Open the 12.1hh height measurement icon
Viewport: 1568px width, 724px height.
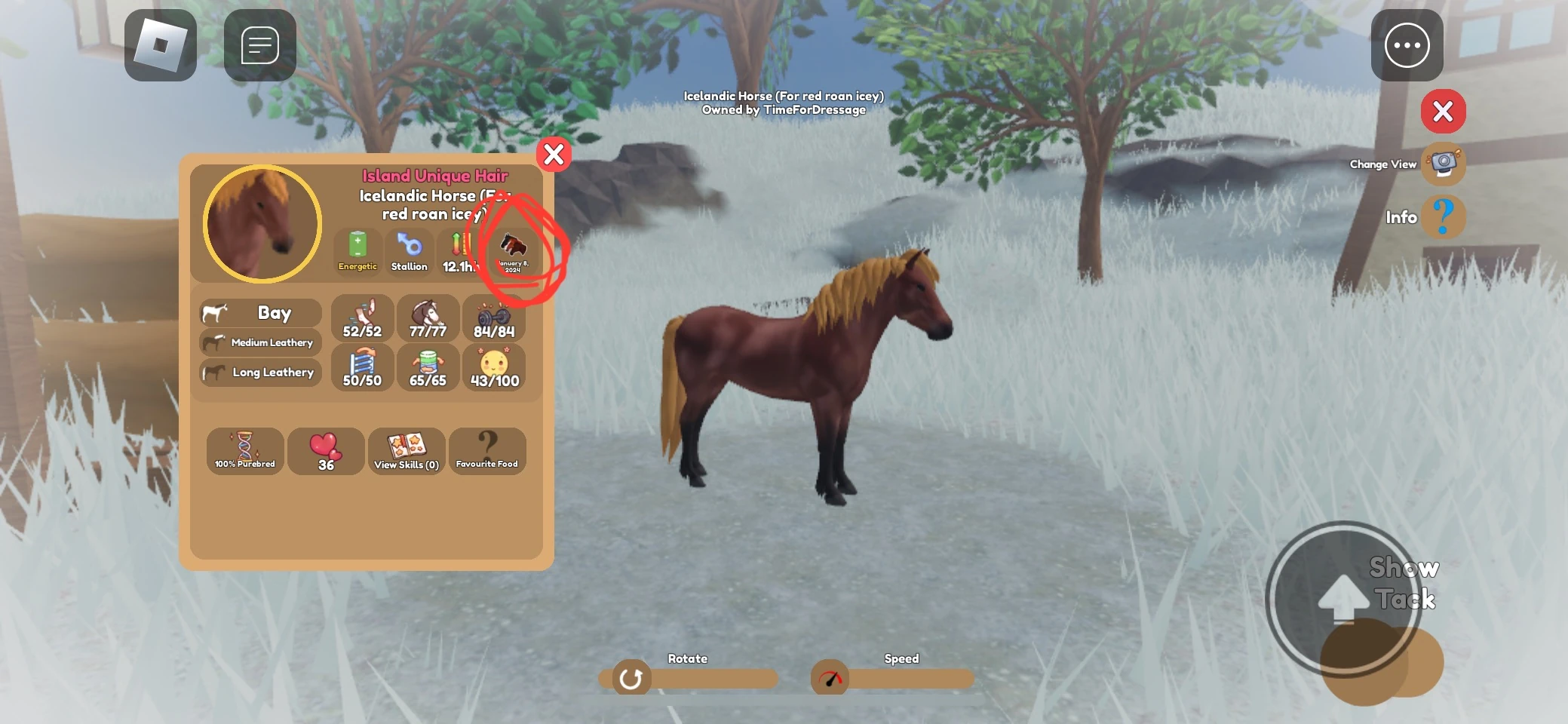[459, 251]
